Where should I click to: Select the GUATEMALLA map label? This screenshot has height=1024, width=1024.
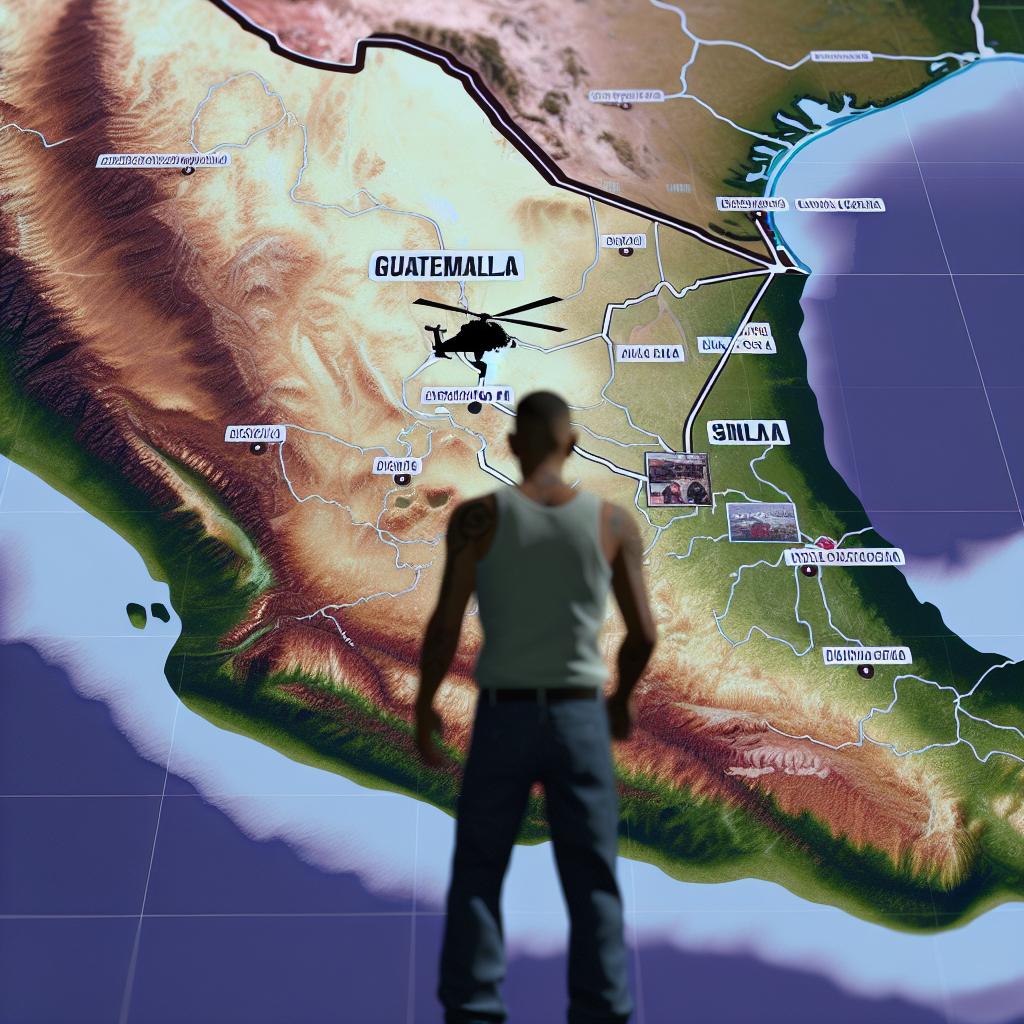tap(447, 266)
